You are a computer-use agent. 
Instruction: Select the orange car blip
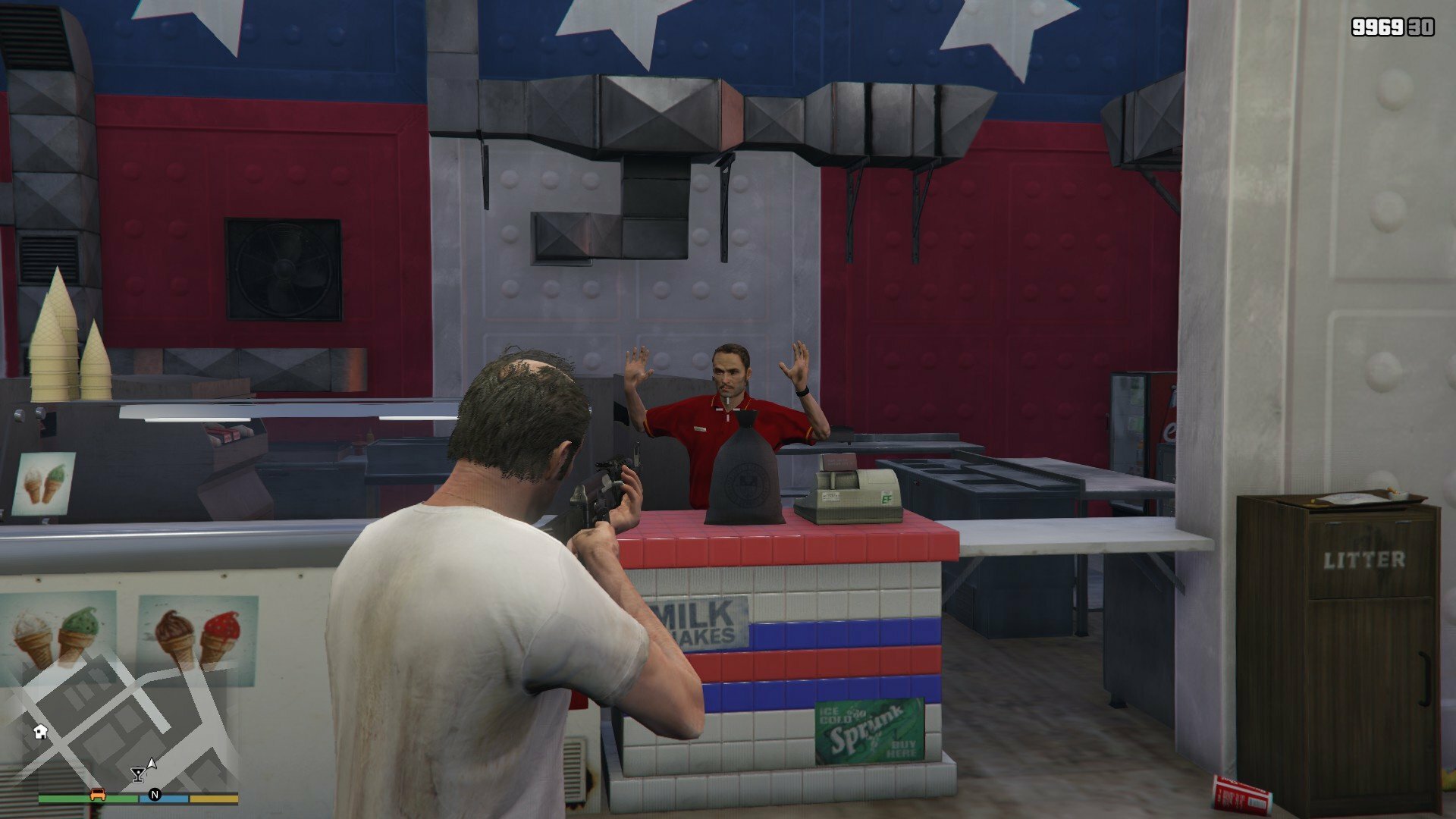(98, 795)
